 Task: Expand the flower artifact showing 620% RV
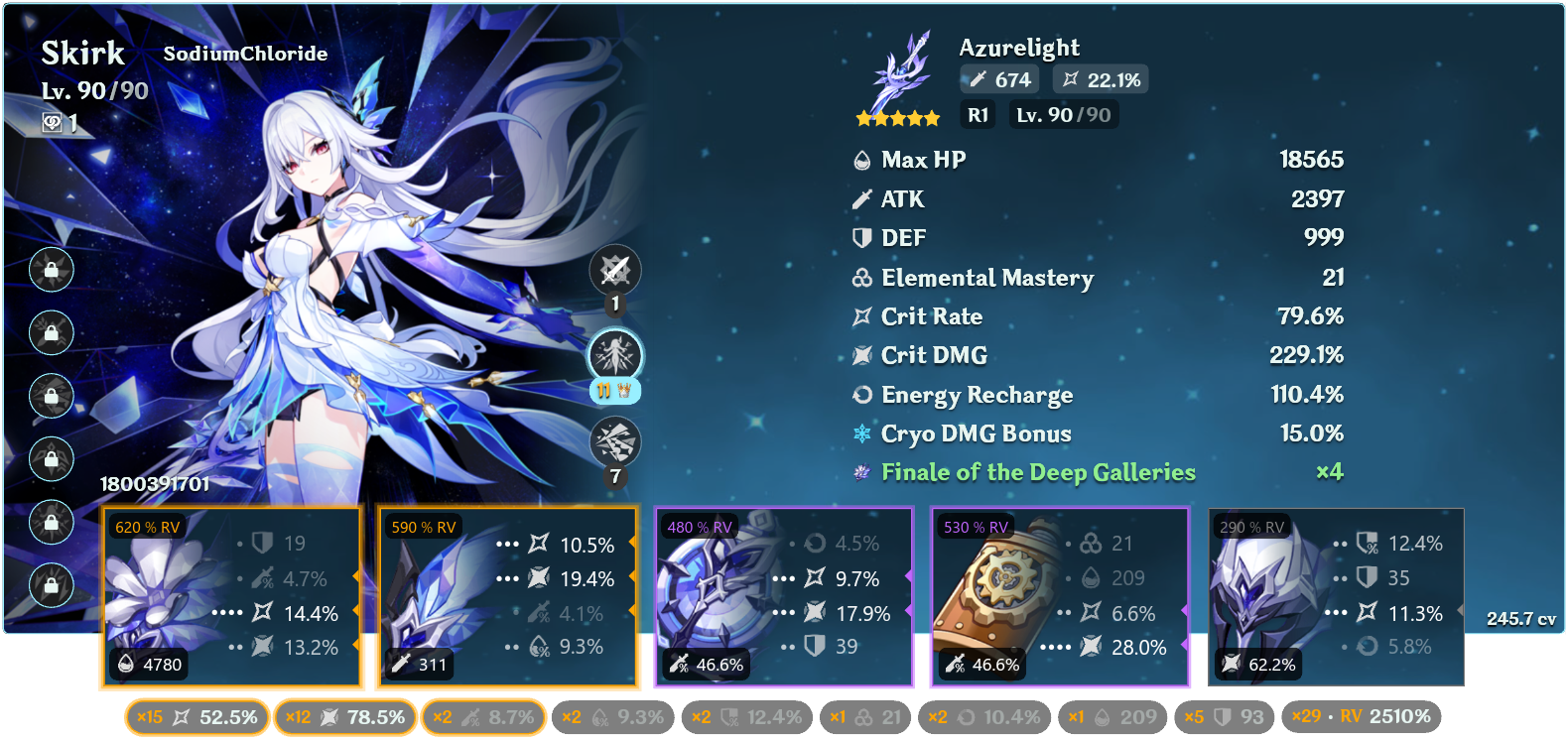pos(231,595)
